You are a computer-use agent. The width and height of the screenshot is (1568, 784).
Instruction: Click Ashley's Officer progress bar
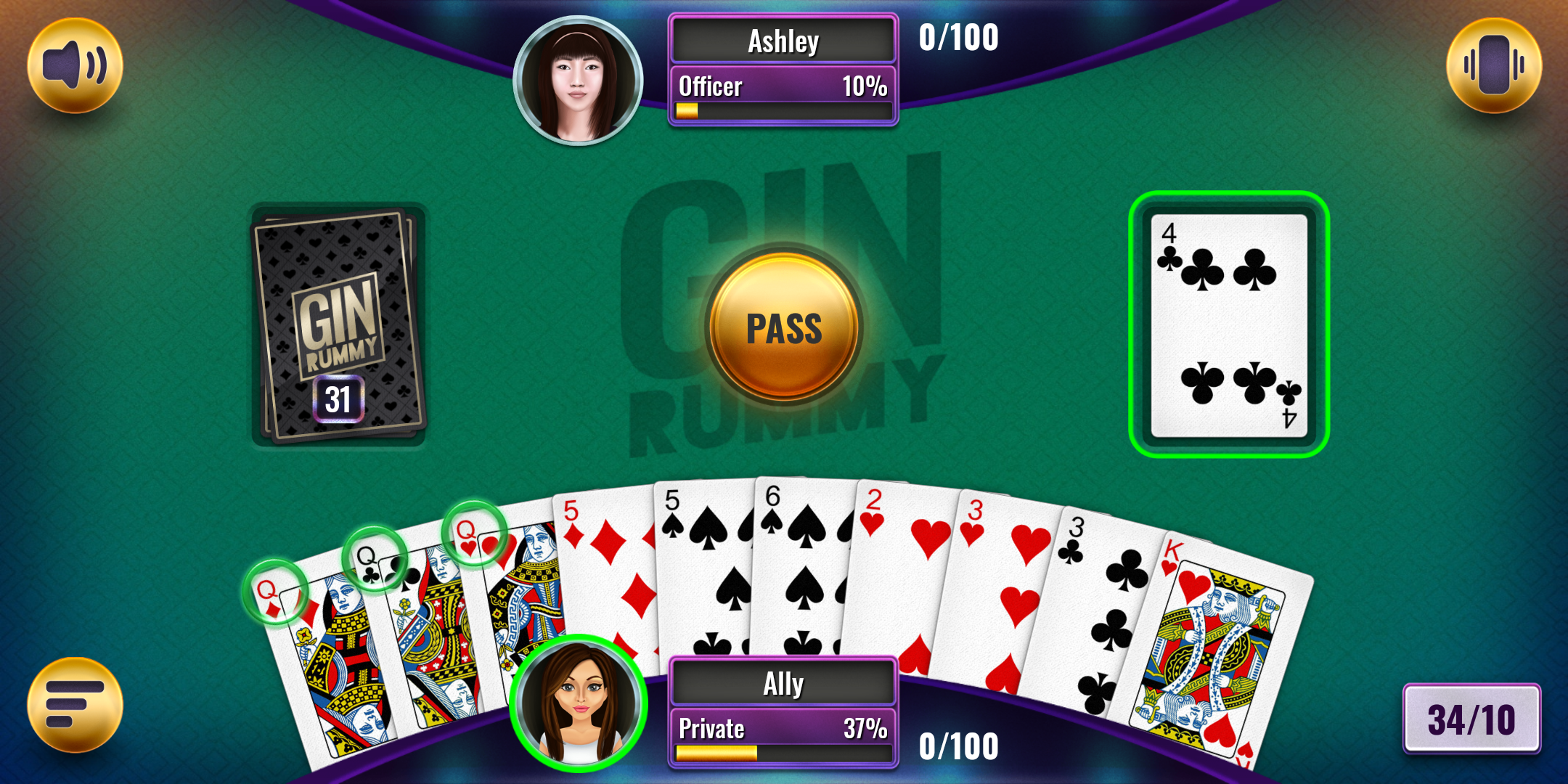pos(782,98)
